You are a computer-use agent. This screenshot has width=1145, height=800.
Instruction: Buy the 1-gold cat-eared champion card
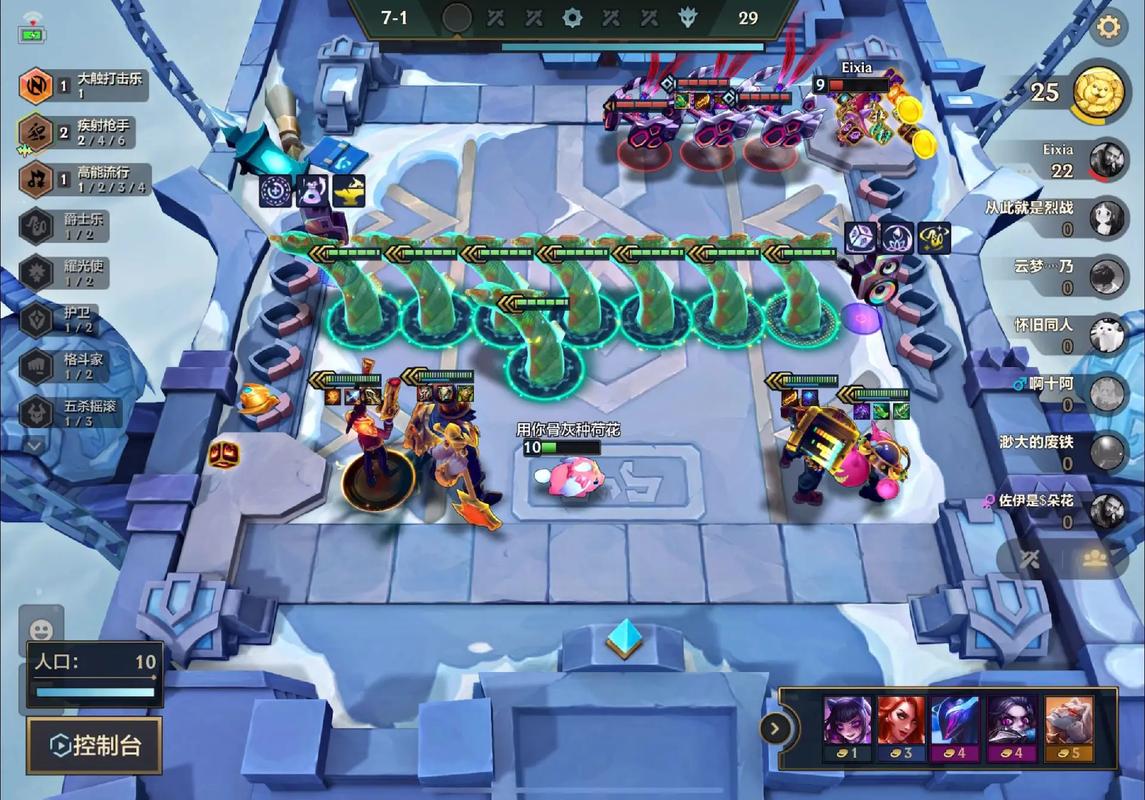tap(847, 728)
